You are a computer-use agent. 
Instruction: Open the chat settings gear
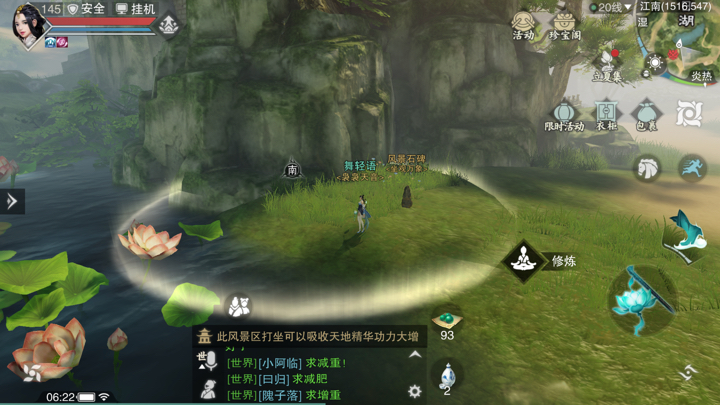click(415, 391)
